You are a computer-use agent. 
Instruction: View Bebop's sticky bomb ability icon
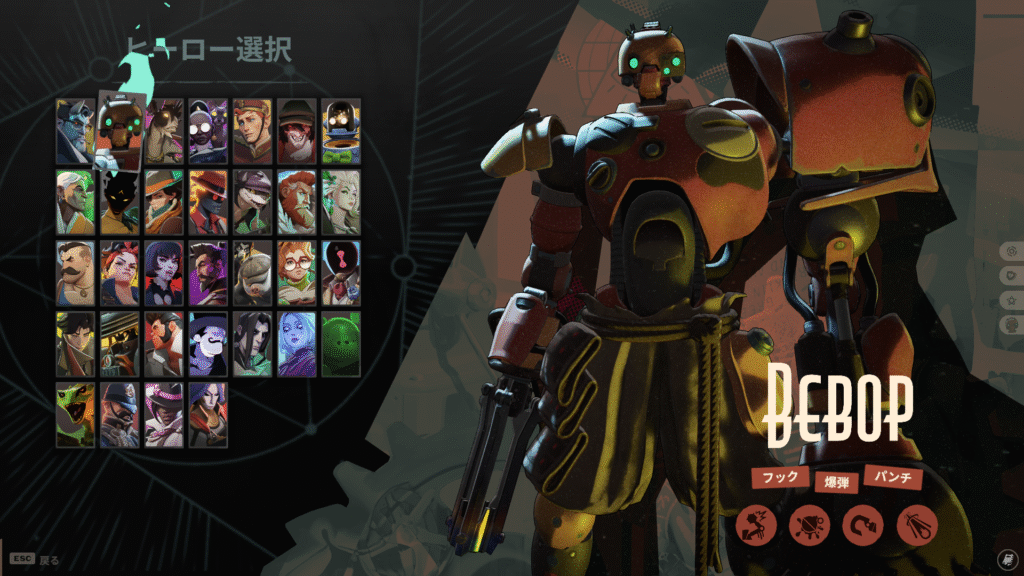pyautogui.click(x=808, y=525)
